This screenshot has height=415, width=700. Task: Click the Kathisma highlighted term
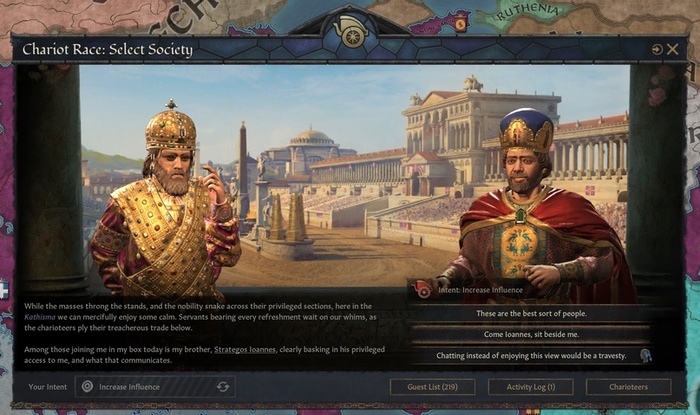point(42,314)
